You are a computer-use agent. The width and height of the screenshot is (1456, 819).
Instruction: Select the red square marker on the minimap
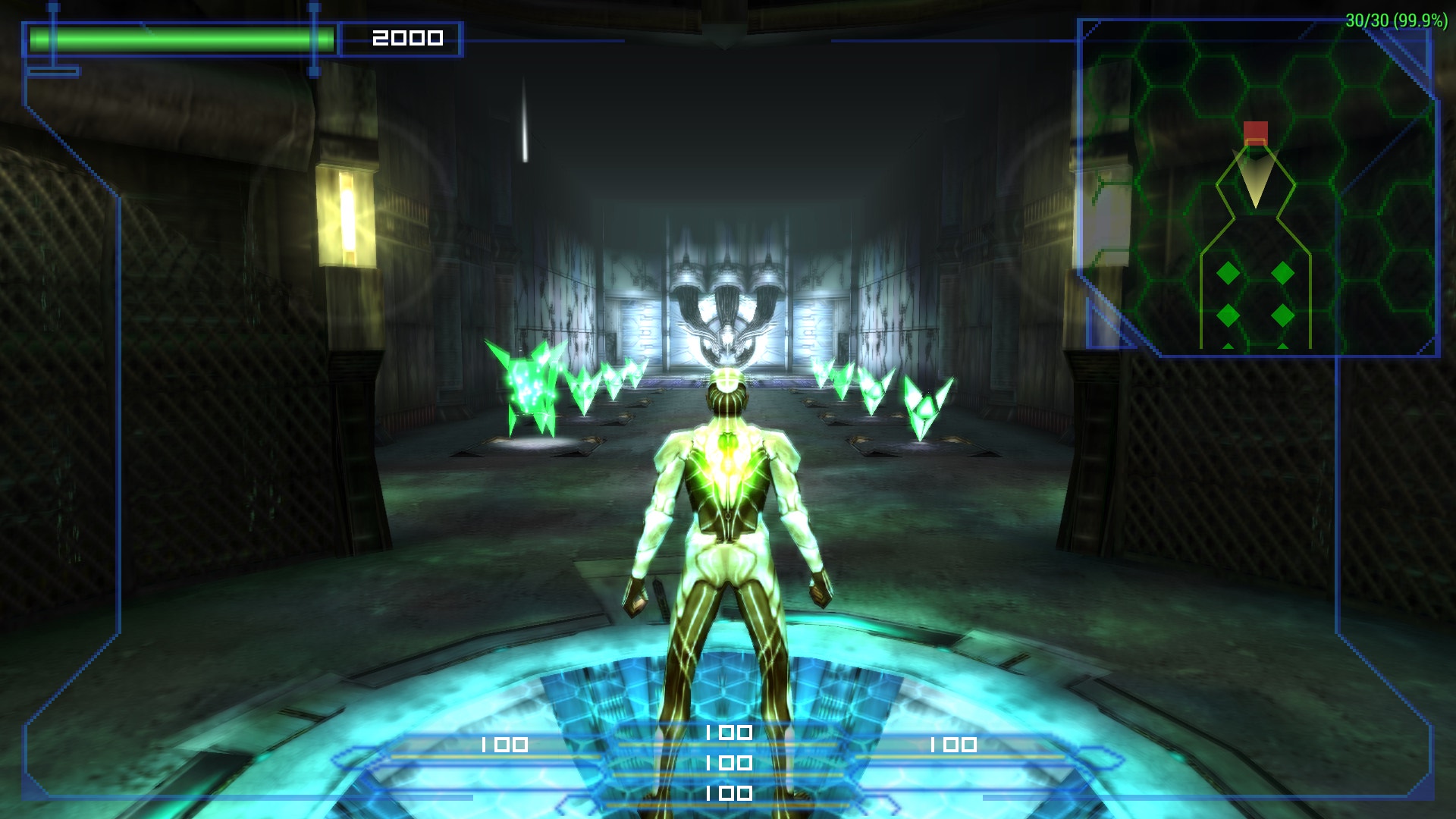pos(1255,132)
